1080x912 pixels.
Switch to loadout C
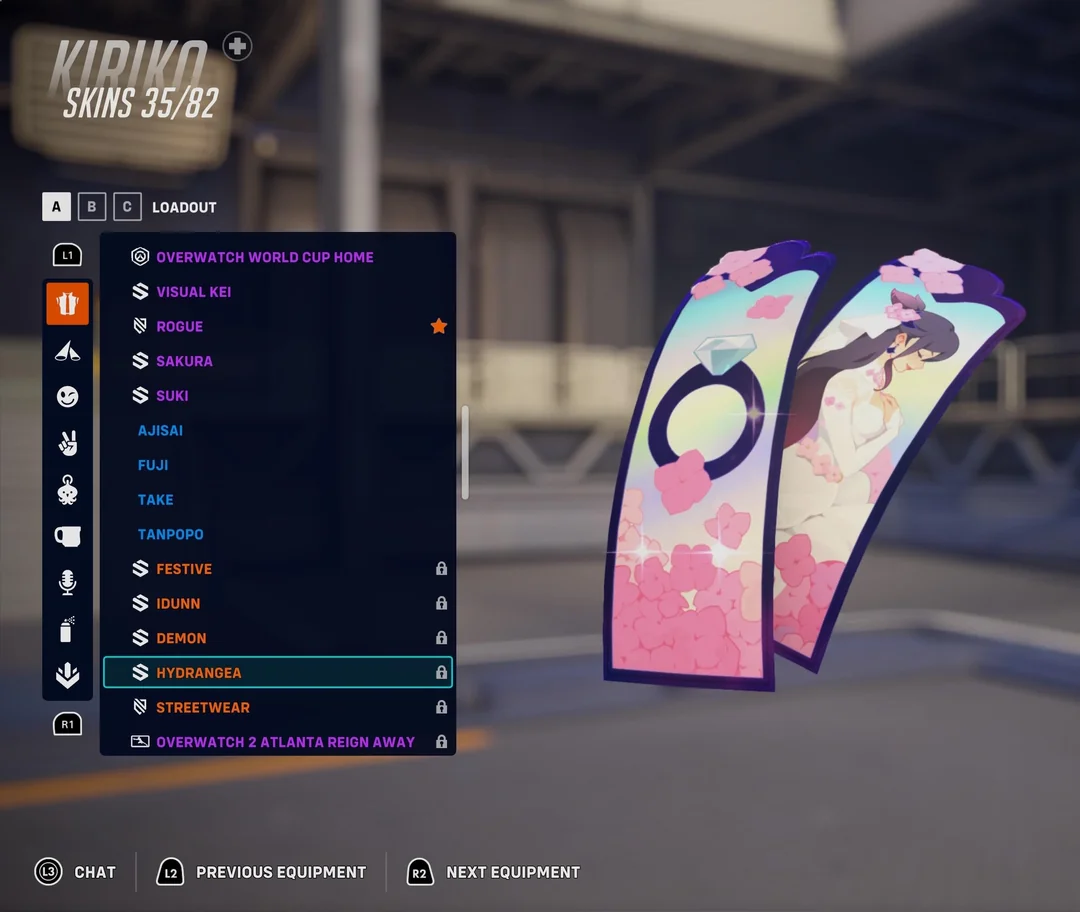127,207
